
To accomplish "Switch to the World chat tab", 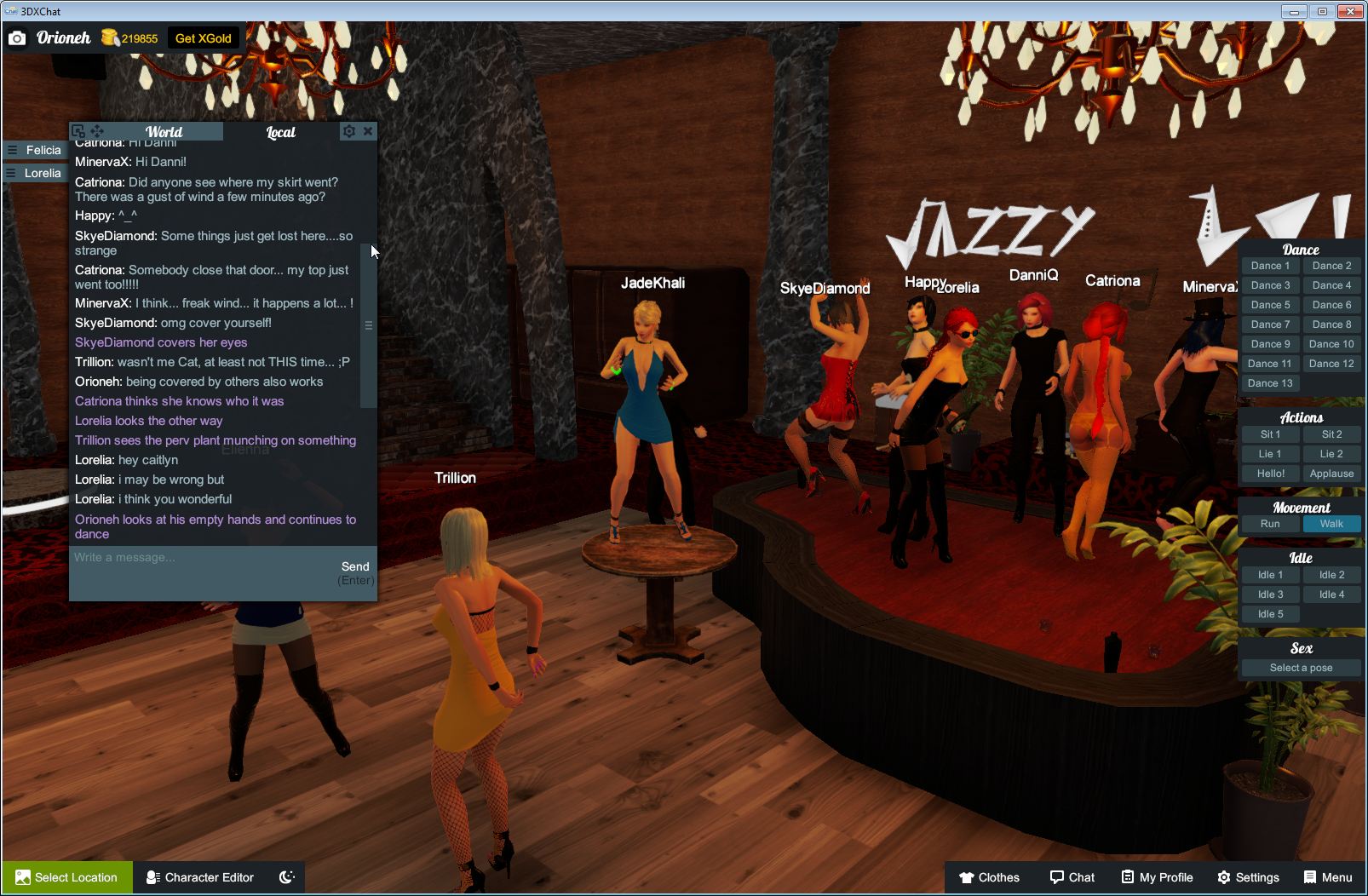I will coord(164,132).
